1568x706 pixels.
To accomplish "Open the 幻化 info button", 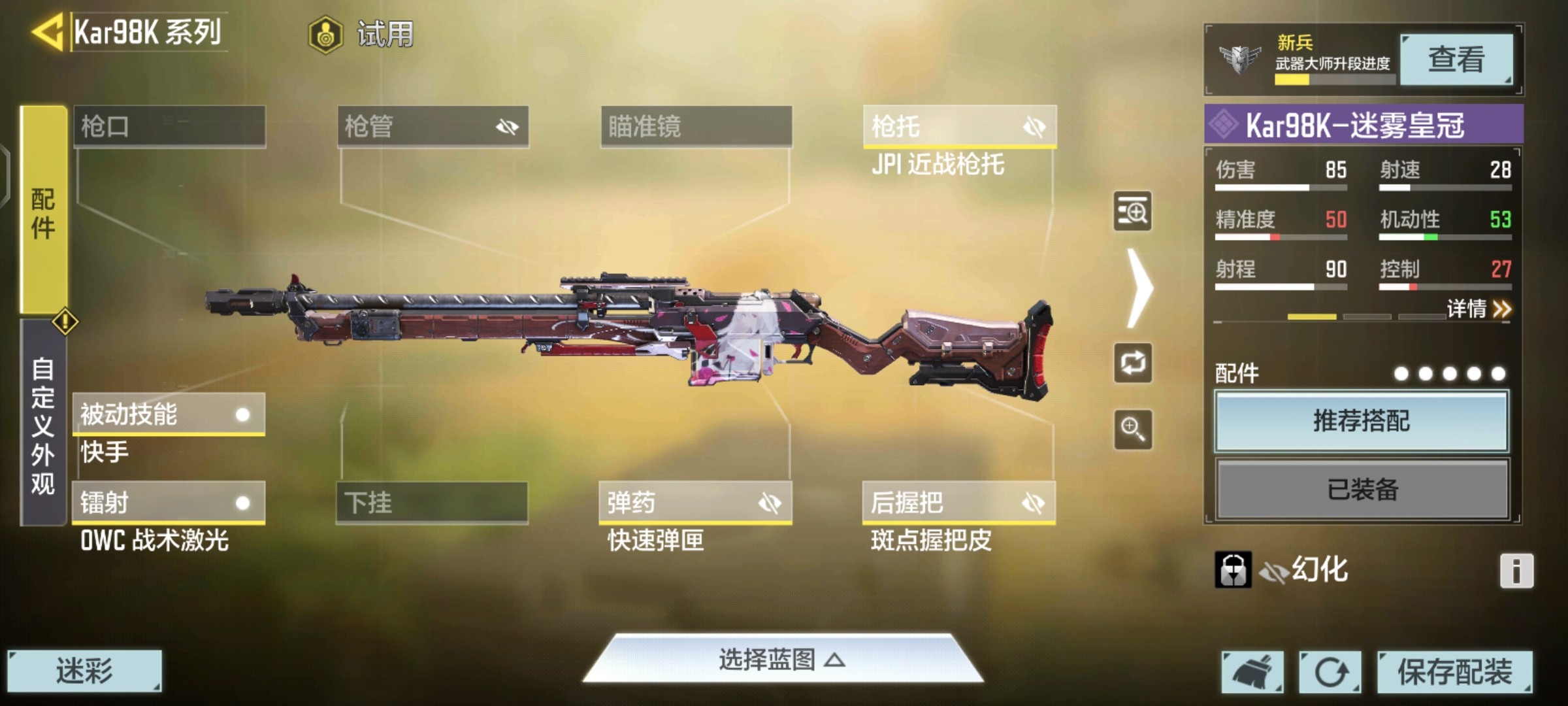I will pyautogui.click(x=1516, y=571).
